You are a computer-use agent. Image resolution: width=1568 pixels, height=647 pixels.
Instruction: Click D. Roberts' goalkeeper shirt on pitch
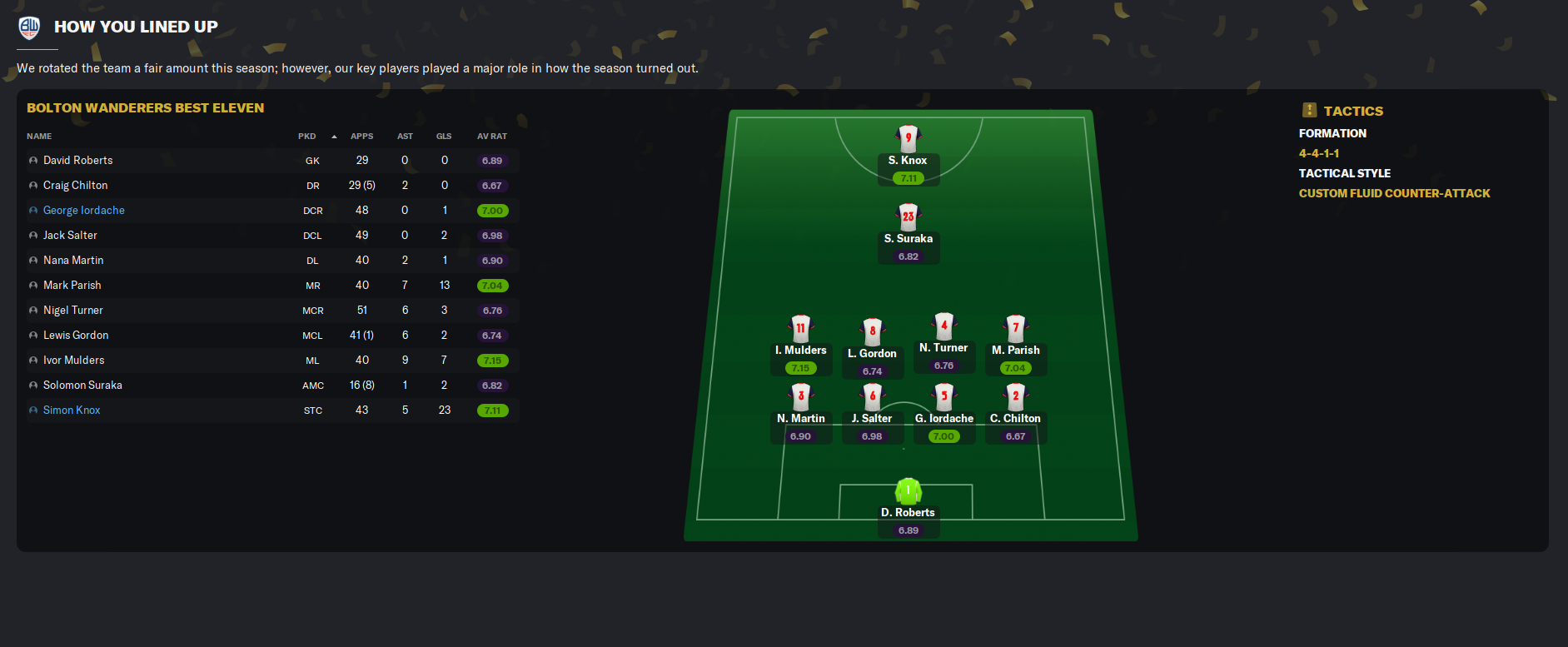pos(908,490)
